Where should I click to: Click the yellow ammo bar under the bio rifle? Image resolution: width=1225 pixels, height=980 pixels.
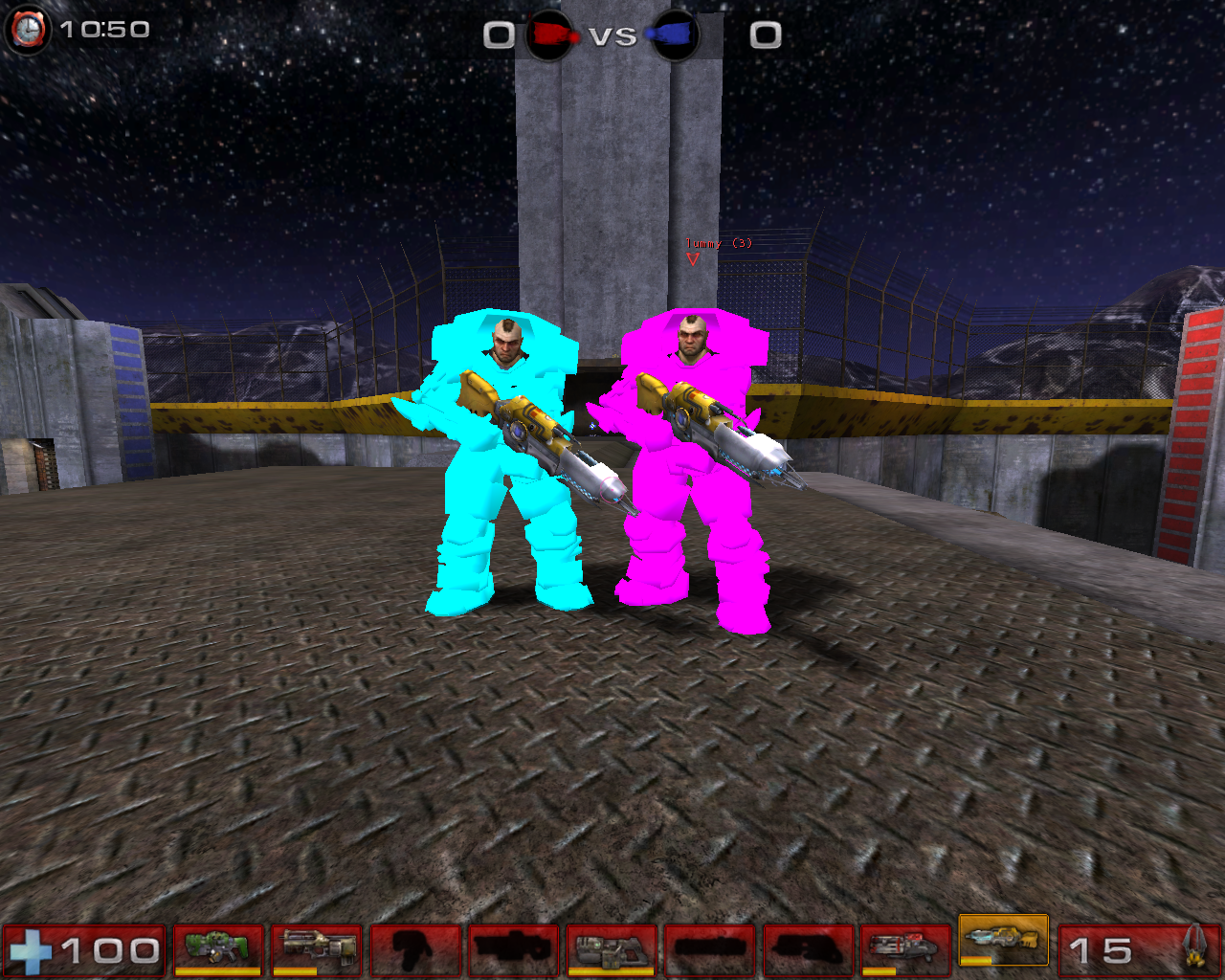tap(217, 969)
